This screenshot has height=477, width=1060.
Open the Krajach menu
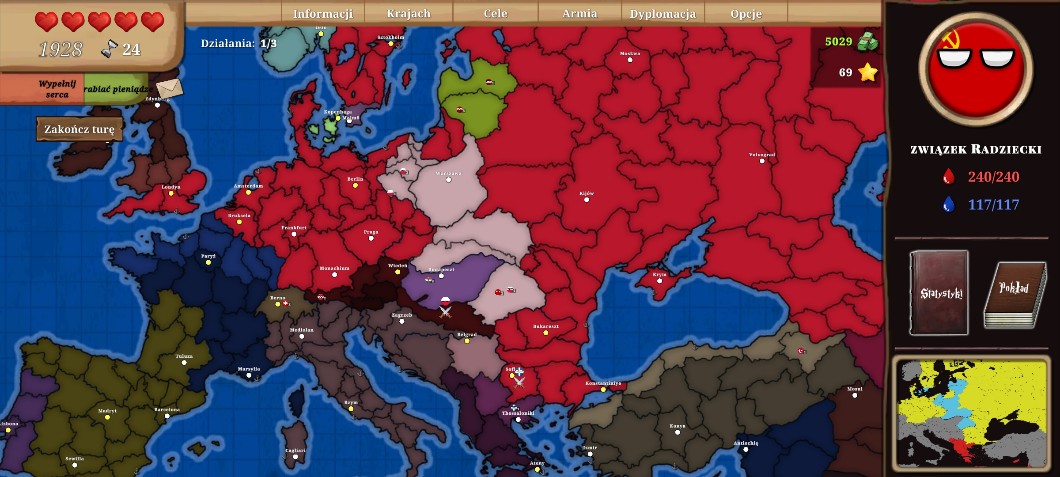408,14
